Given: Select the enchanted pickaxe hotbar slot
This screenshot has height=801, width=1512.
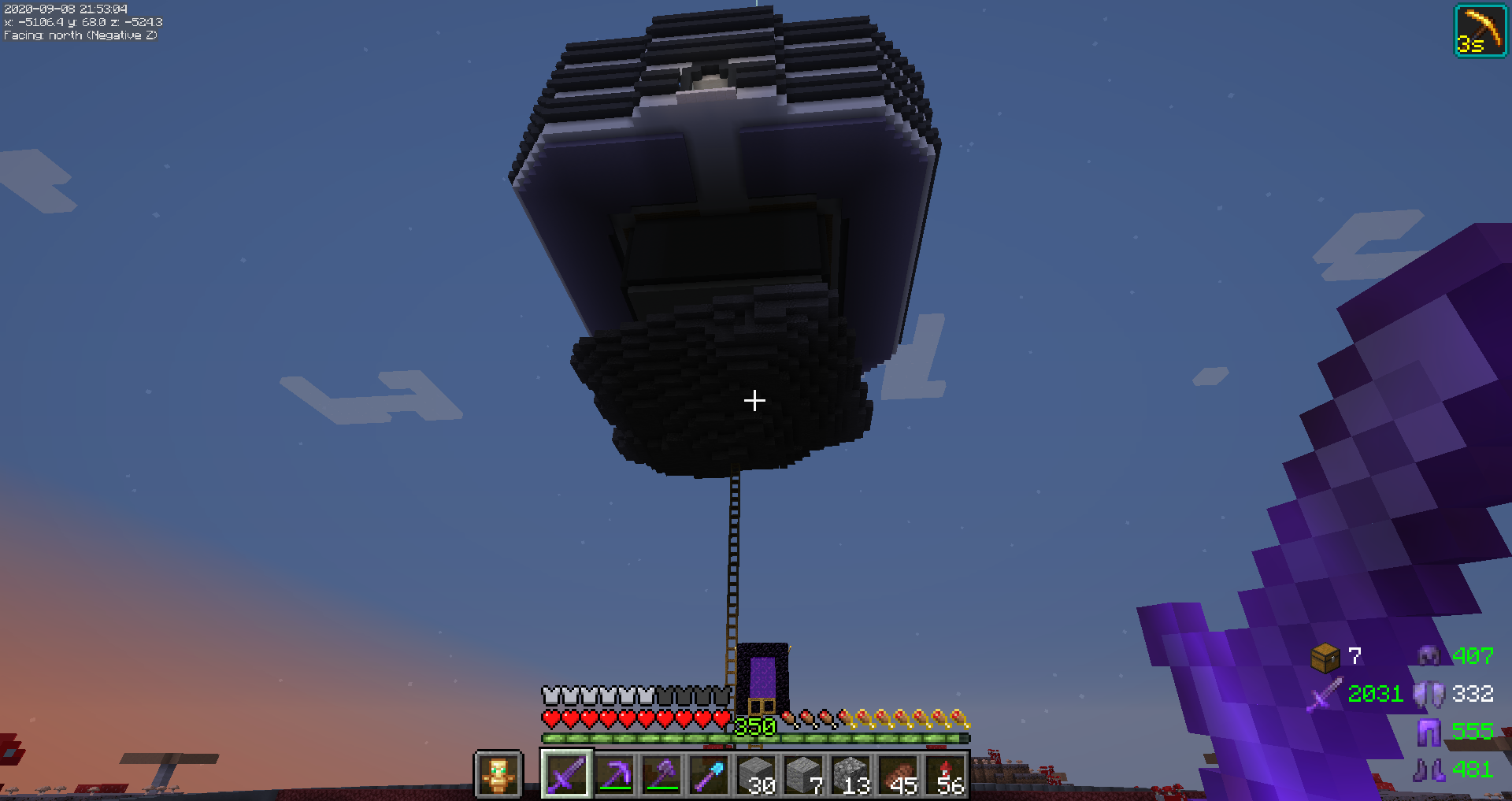Looking at the screenshot, I should coord(614,774).
